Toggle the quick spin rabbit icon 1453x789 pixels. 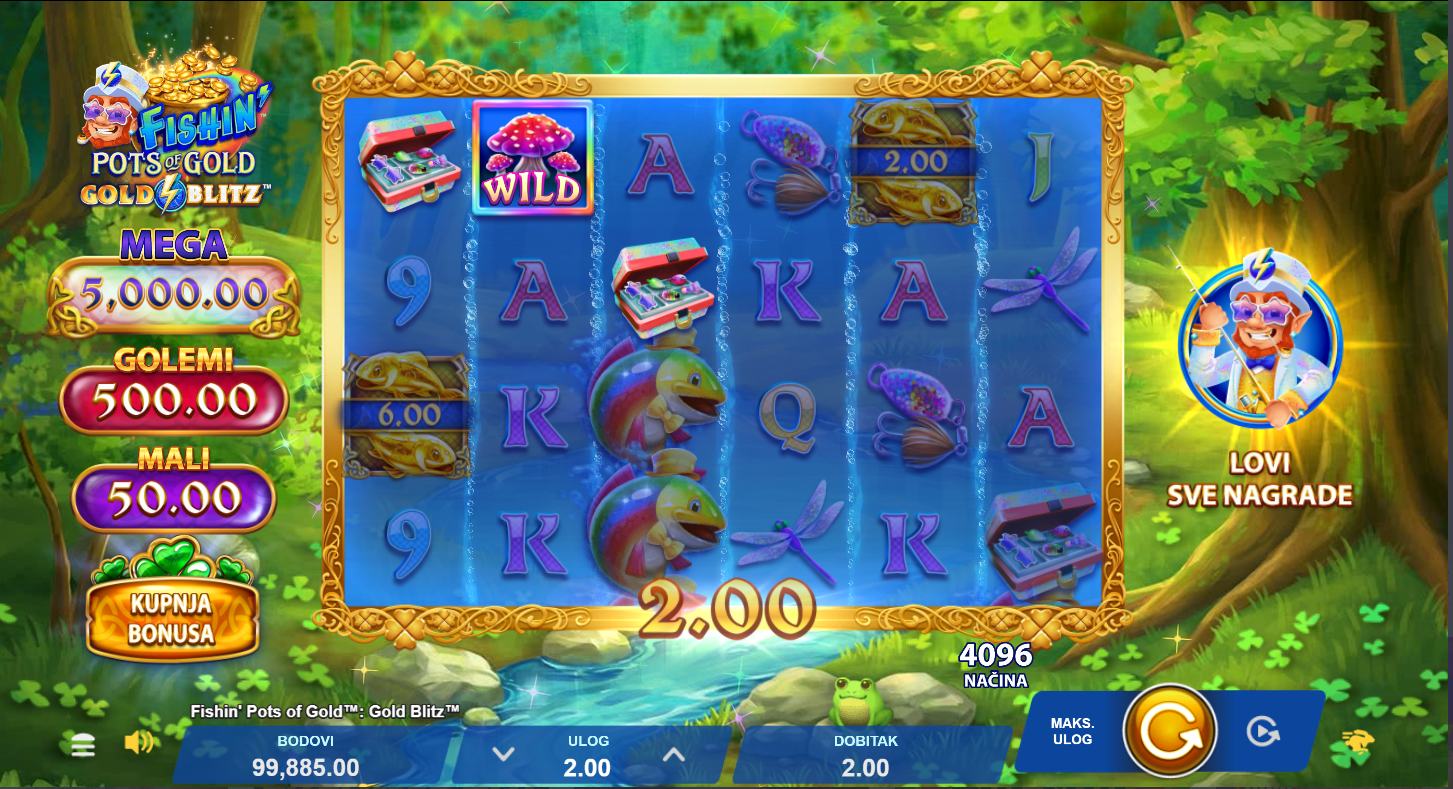[1358, 741]
